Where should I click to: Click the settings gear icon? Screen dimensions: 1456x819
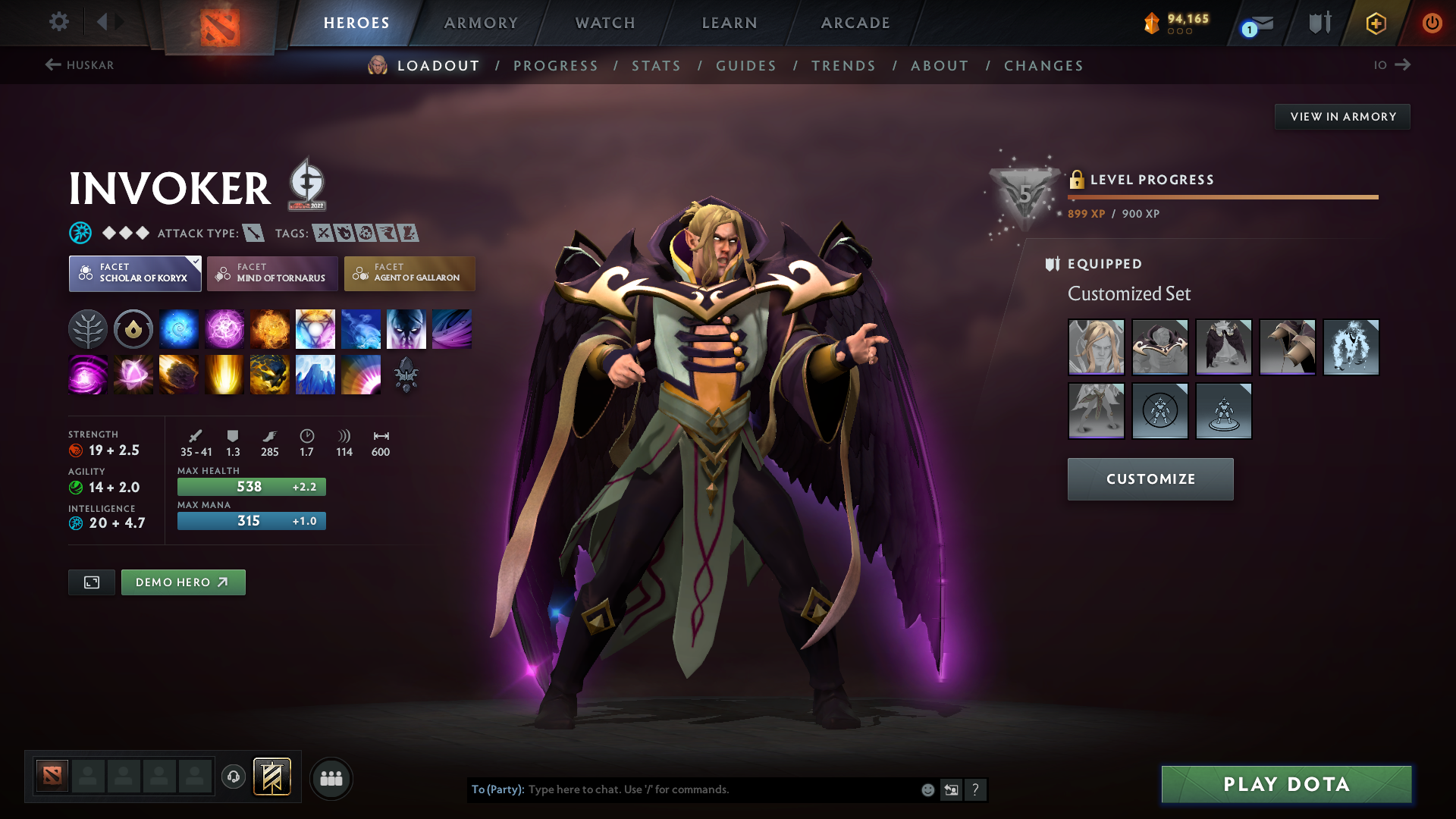pyautogui.click(x=58, y=22)
